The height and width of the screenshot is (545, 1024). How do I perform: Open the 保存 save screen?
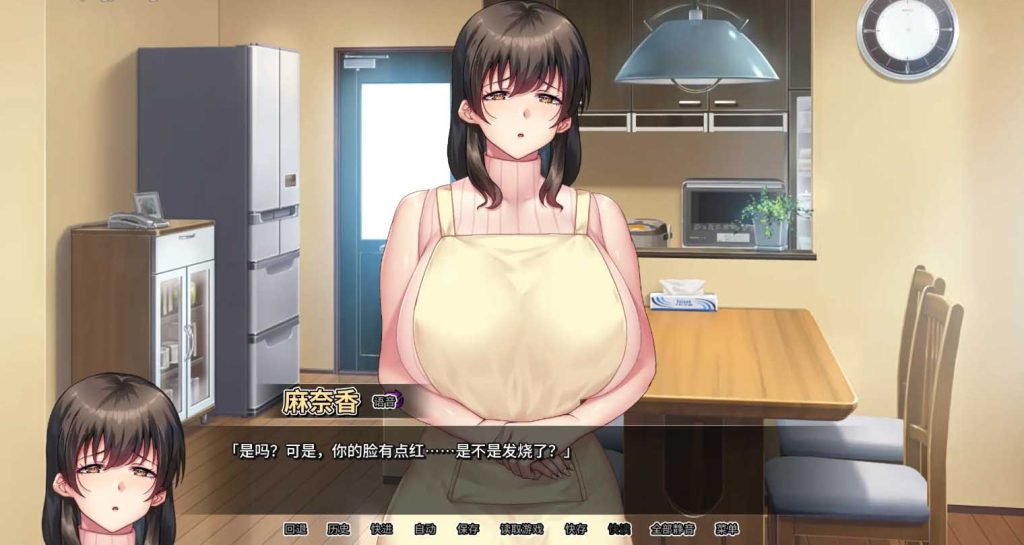468,529
